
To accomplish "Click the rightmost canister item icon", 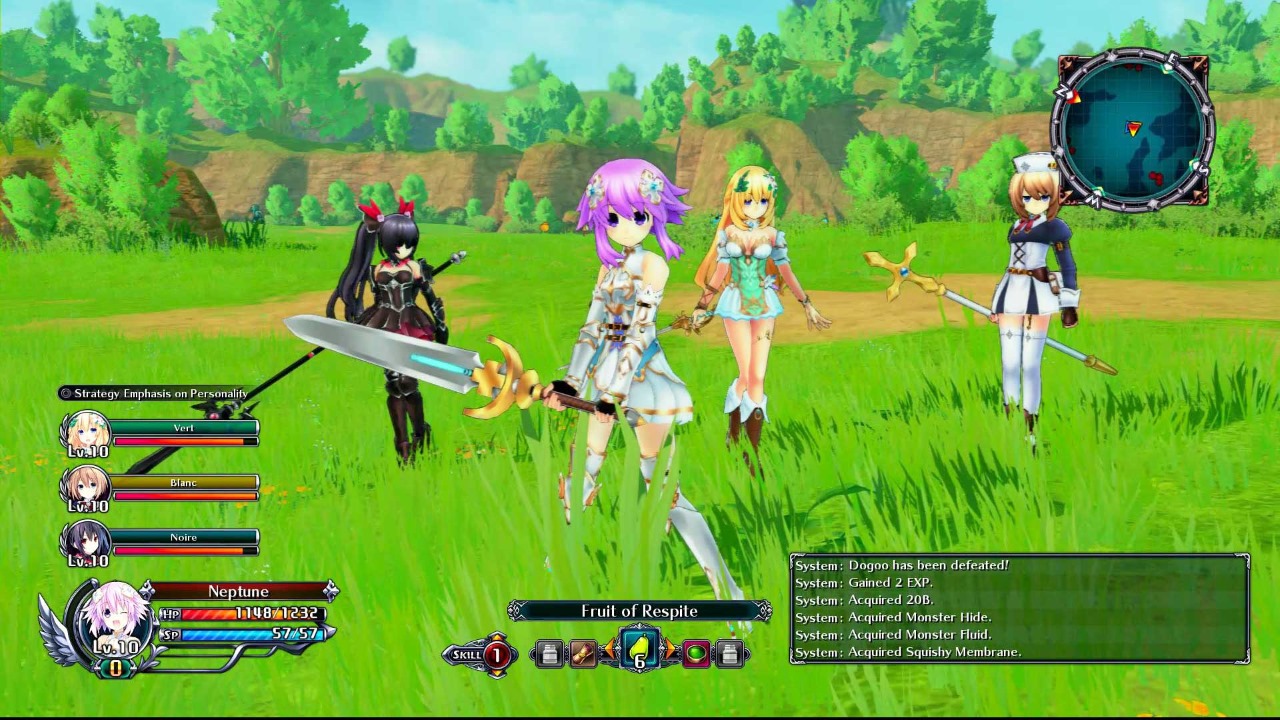I will click(728, 652).
